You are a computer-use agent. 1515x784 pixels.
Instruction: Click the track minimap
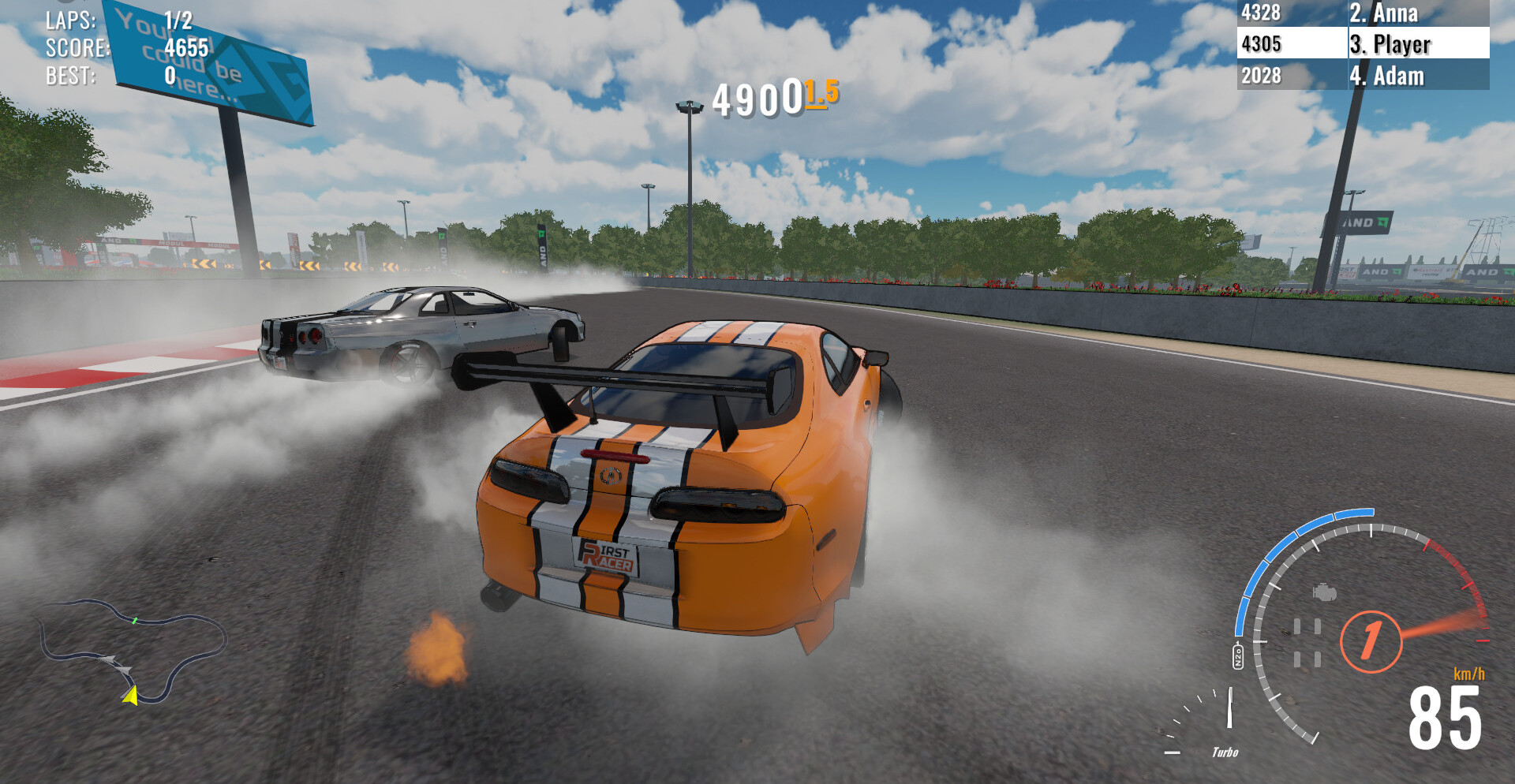(x=133, y=651)
